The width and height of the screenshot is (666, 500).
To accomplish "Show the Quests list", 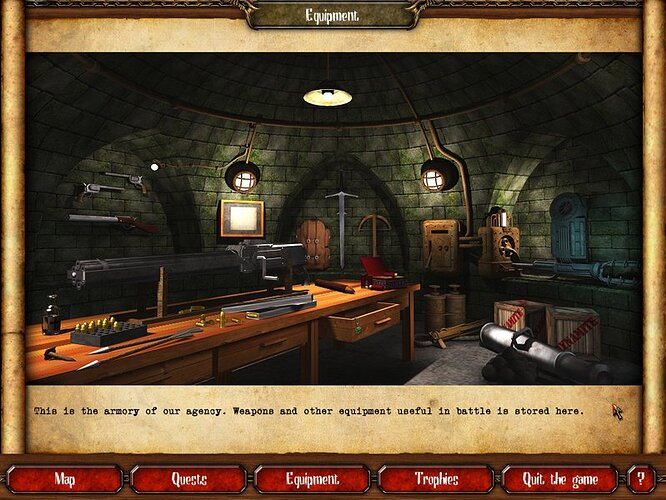I will [189, 479].
